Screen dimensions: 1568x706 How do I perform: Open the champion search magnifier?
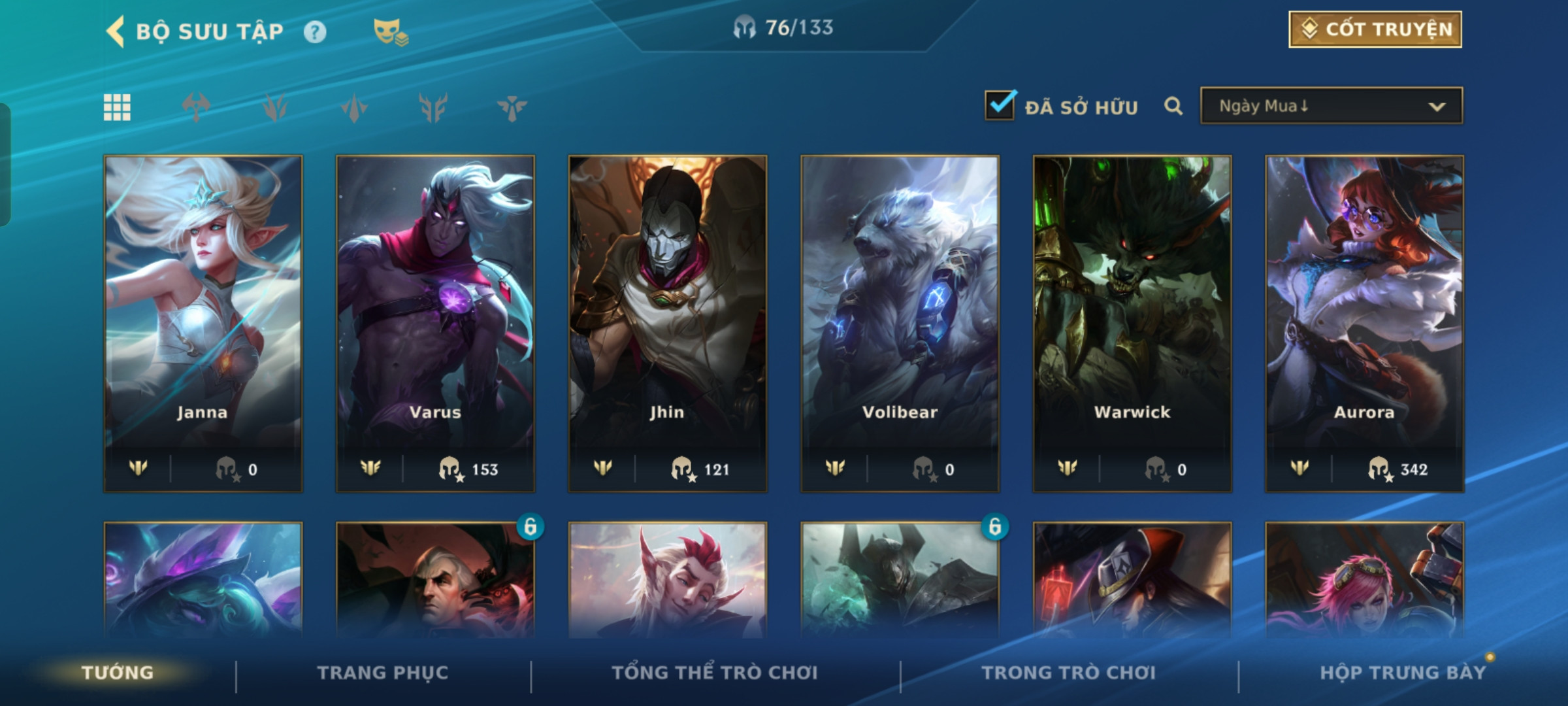coord(1173,106)
